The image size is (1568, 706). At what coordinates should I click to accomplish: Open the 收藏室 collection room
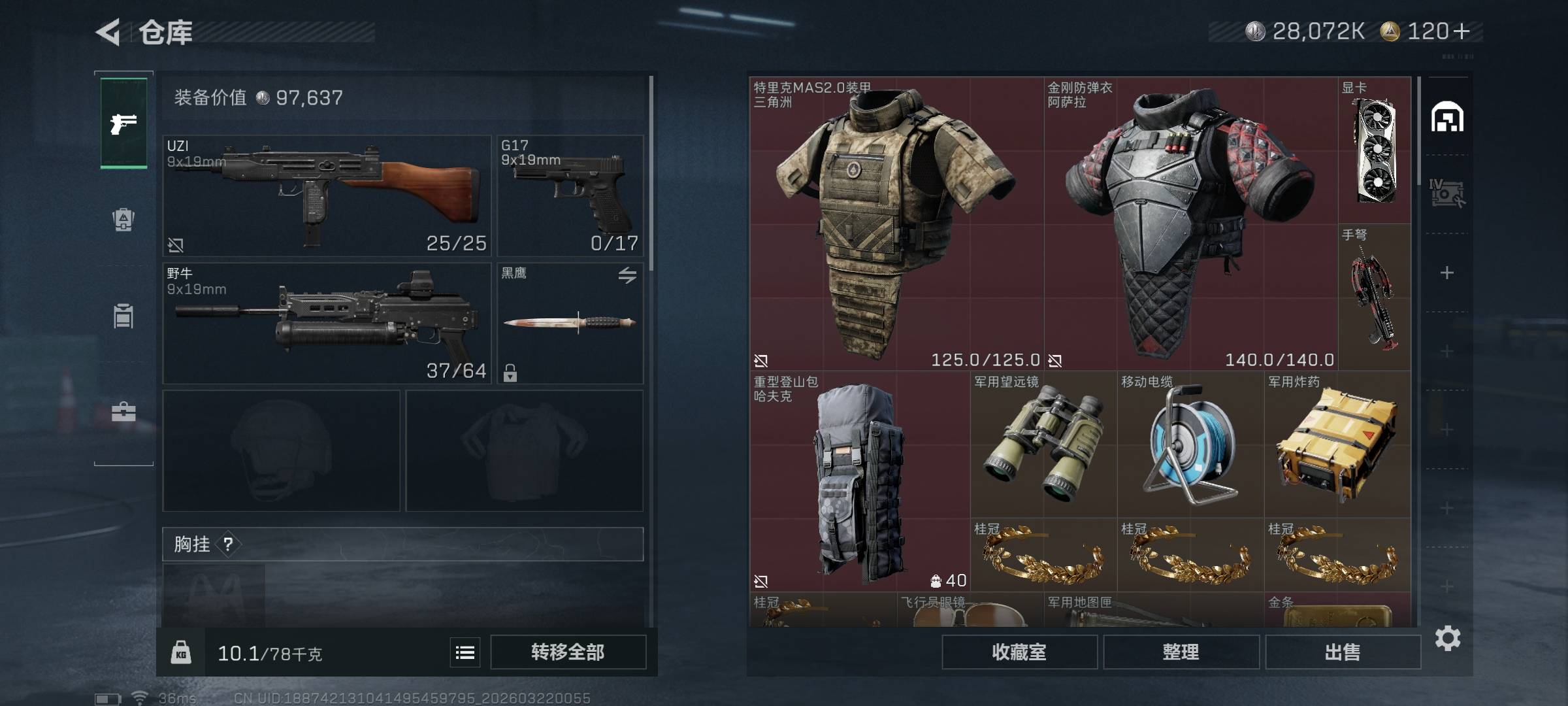click(1019, 652)
